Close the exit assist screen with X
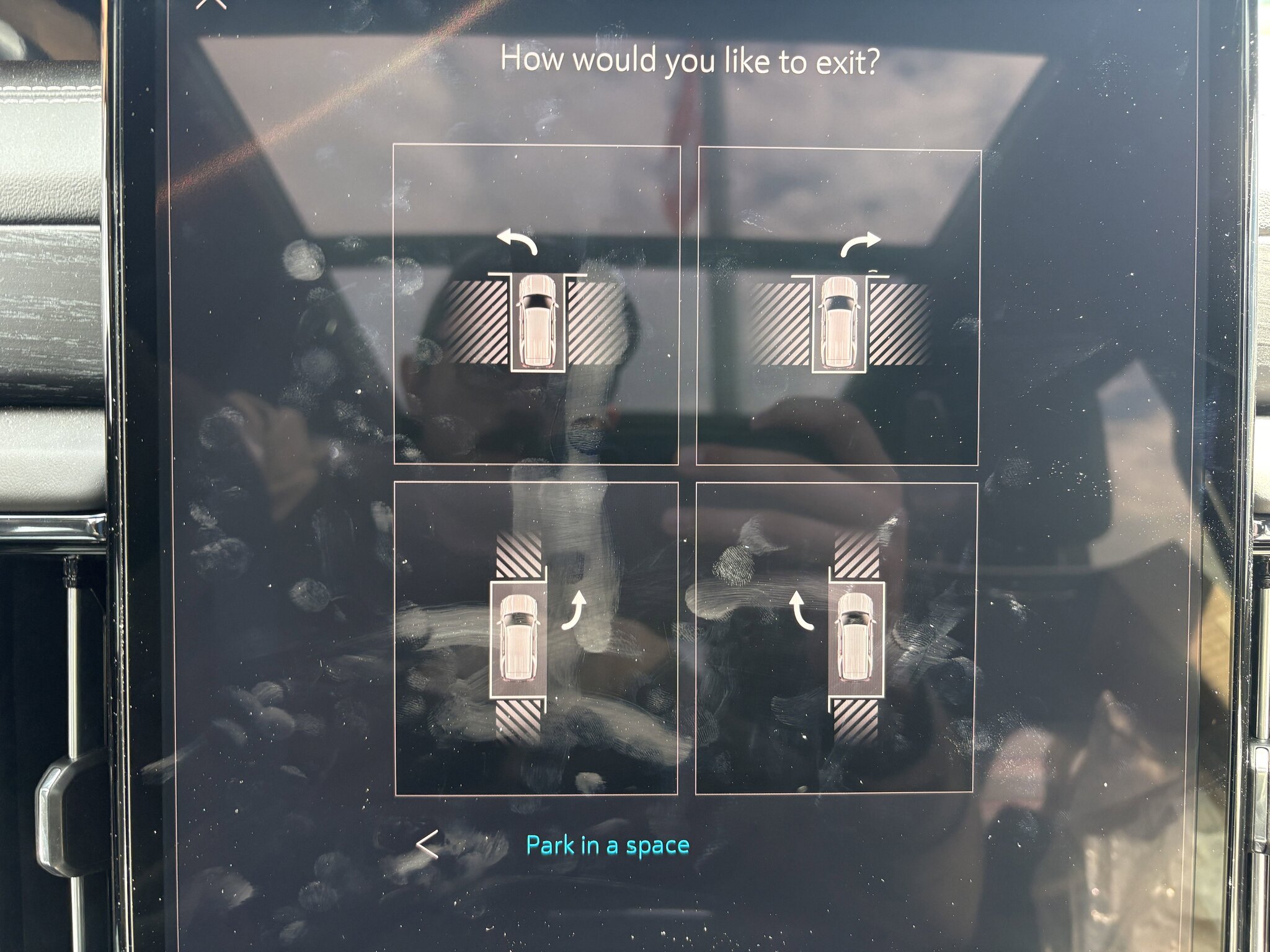Screen dimensions: 1270x952 point(211,4)
